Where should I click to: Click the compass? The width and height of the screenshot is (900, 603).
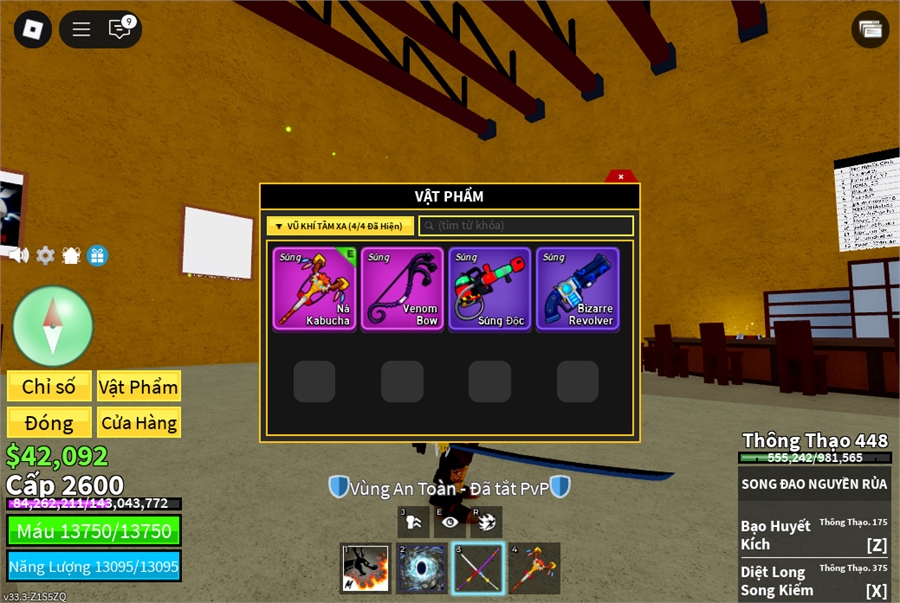(x=53, y=326)
